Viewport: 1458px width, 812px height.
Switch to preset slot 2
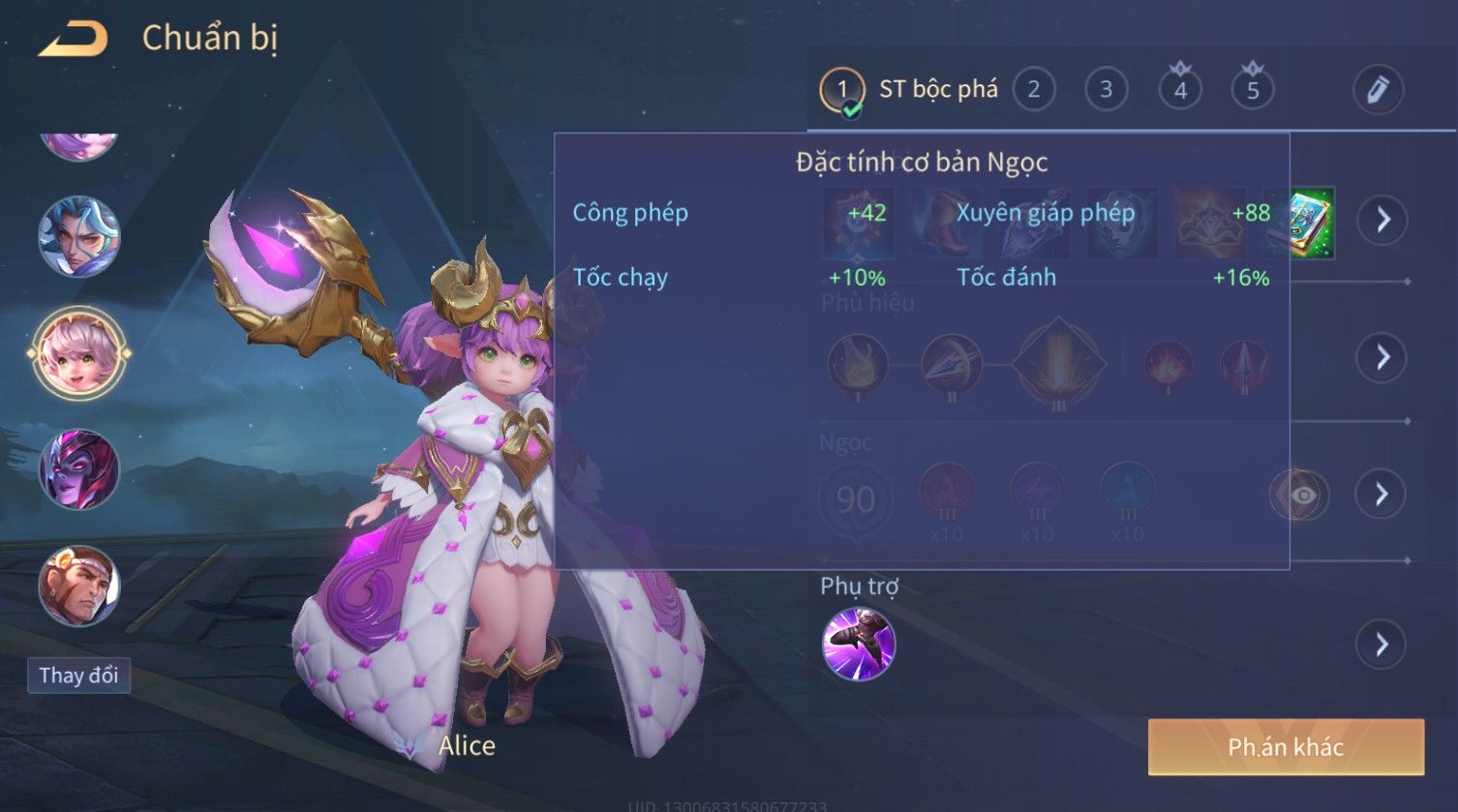pos(1033,90)
